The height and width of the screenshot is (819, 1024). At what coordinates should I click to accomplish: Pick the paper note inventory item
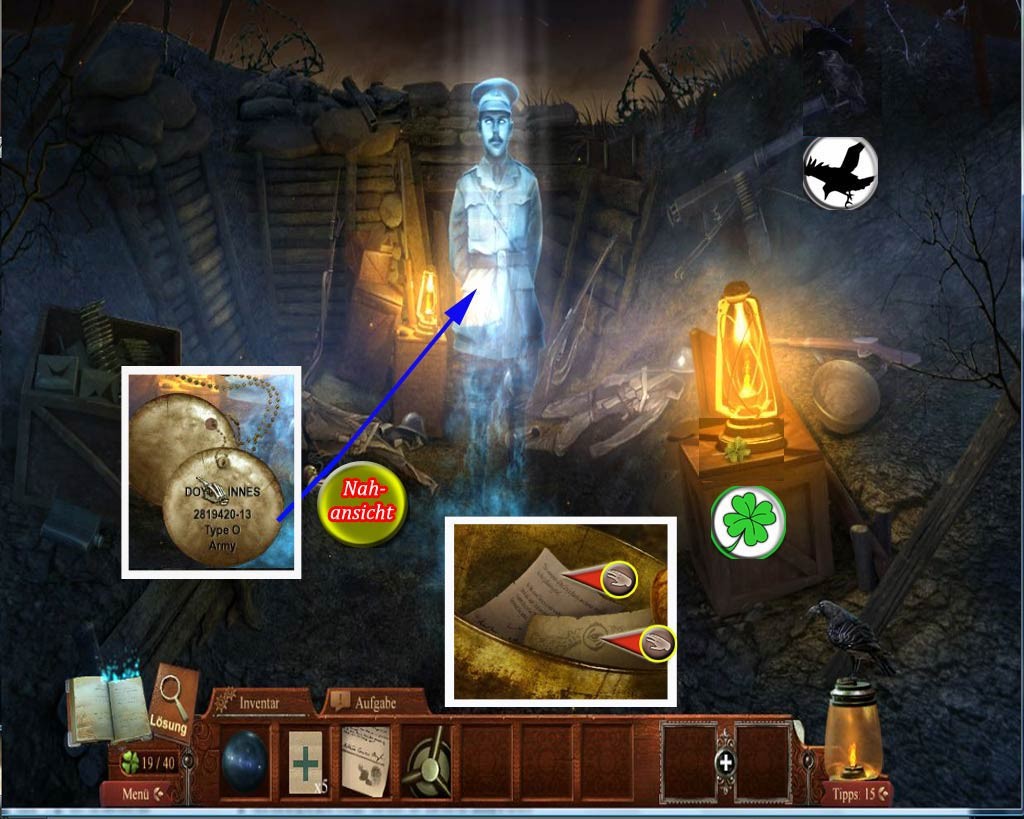click(x=366, y=761)
